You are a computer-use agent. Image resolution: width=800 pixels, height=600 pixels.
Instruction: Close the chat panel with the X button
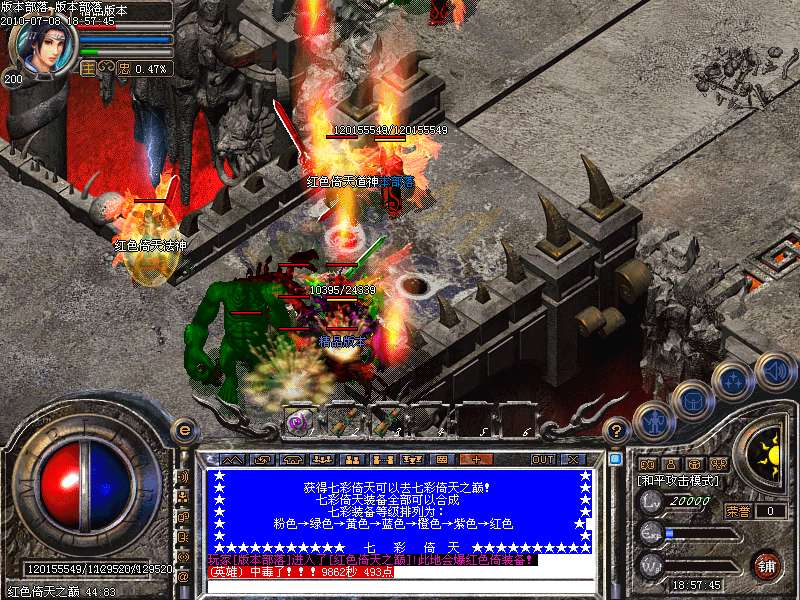574,460
